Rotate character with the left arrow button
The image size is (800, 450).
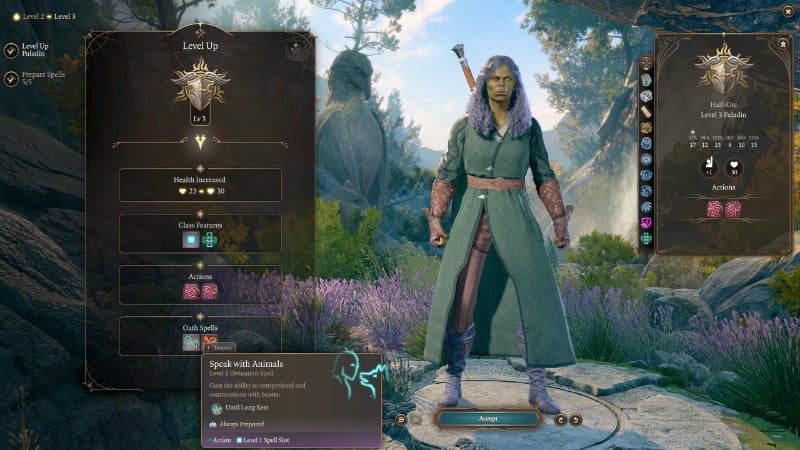pyautogui.click(x=560, y=419)
